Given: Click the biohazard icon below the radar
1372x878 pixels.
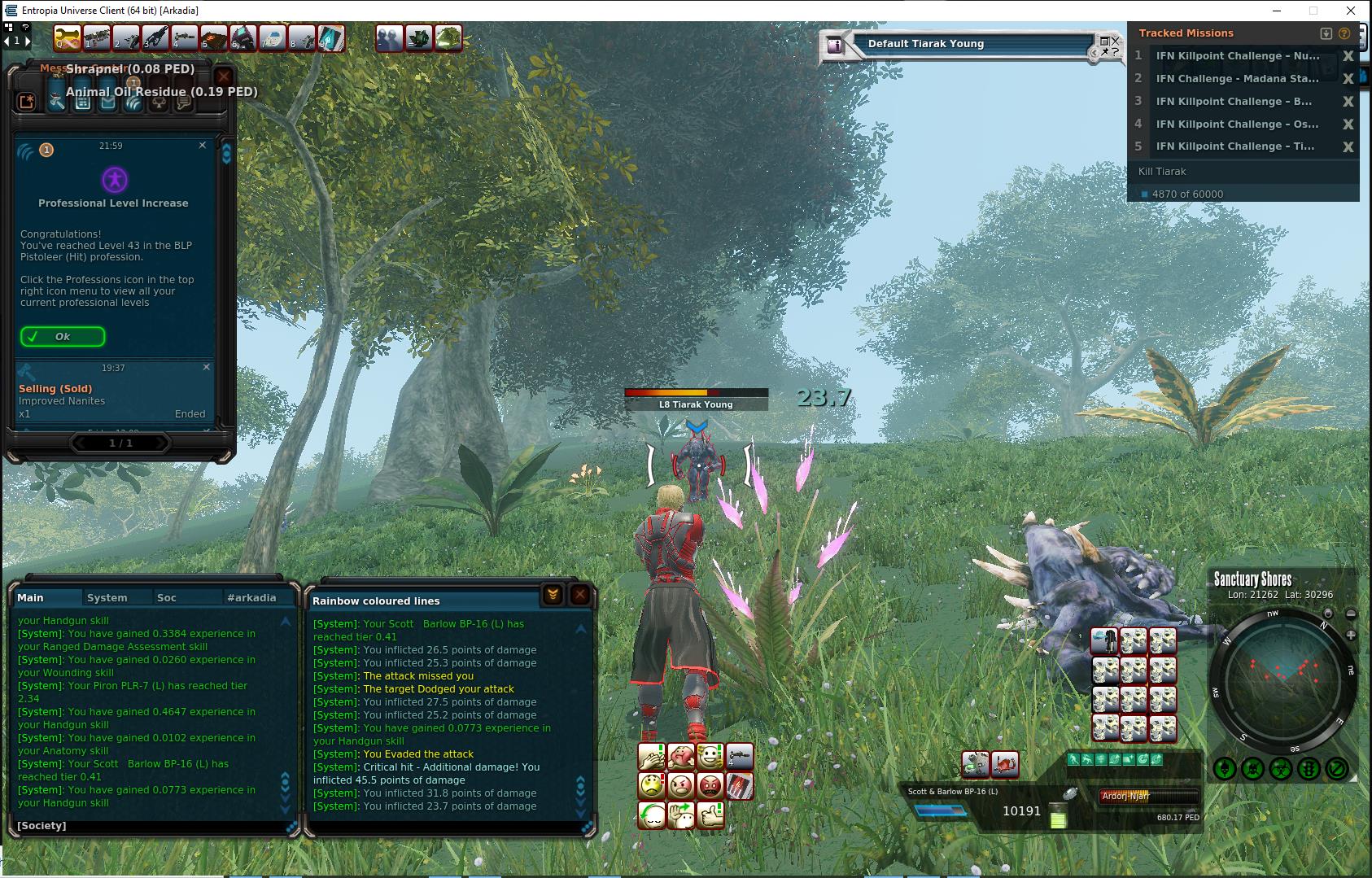Looking at the screenshot, I should [x=1281, y=767].
